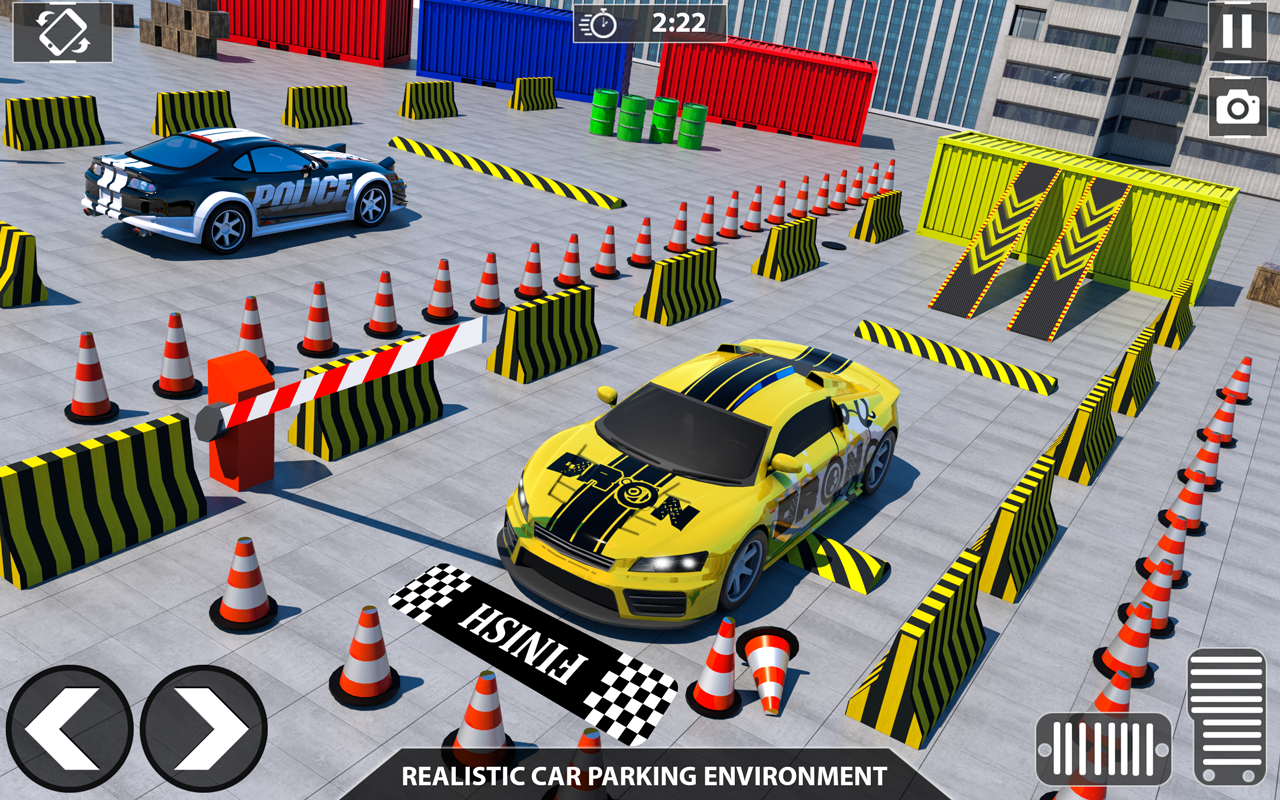Tap the REALISTIC CAR PARKING ENVIRONMENT banner

[x=640, y=775]
